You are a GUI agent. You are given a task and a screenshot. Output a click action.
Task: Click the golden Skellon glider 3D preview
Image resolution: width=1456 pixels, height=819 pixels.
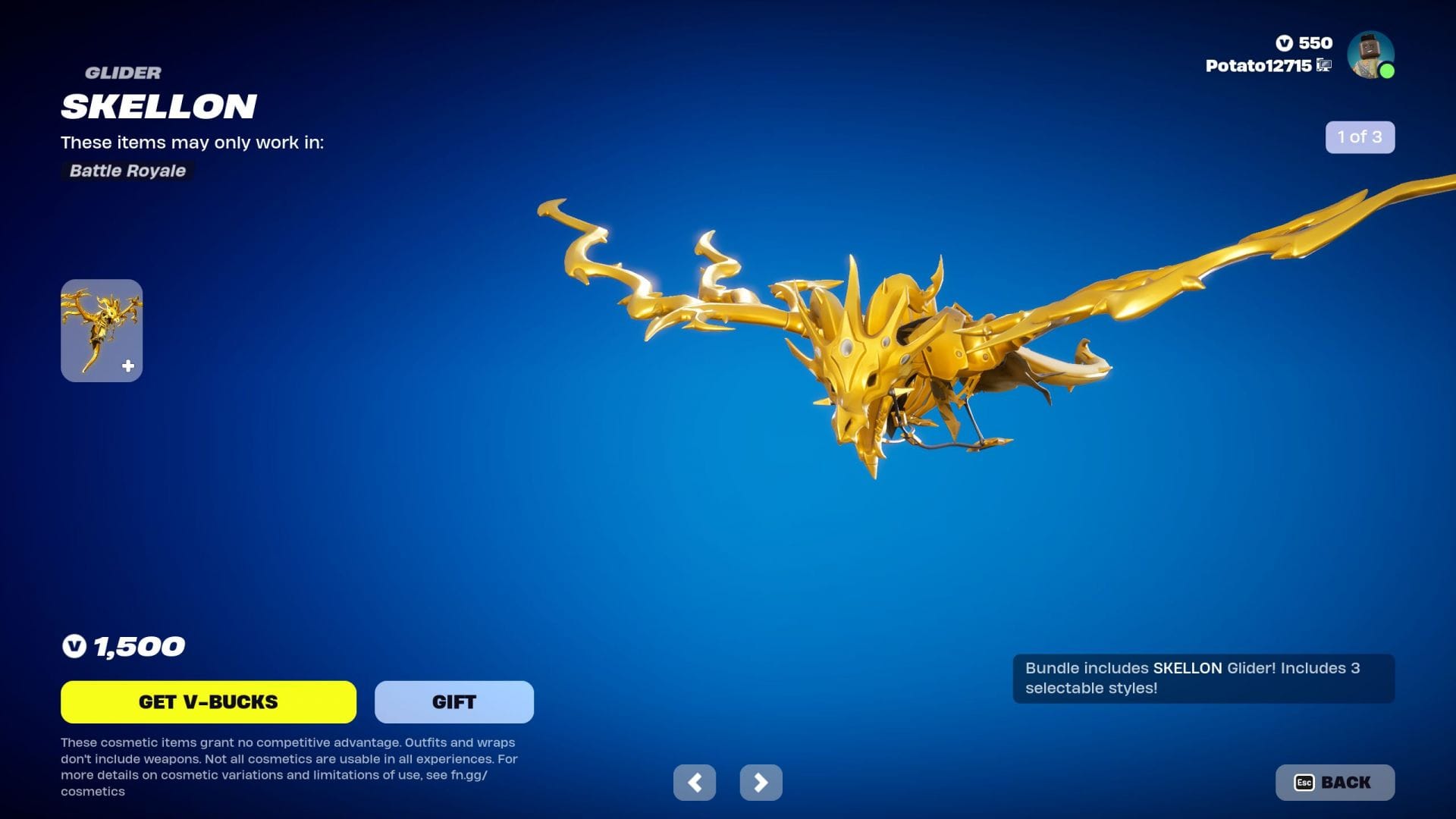[x=872, y=356]
